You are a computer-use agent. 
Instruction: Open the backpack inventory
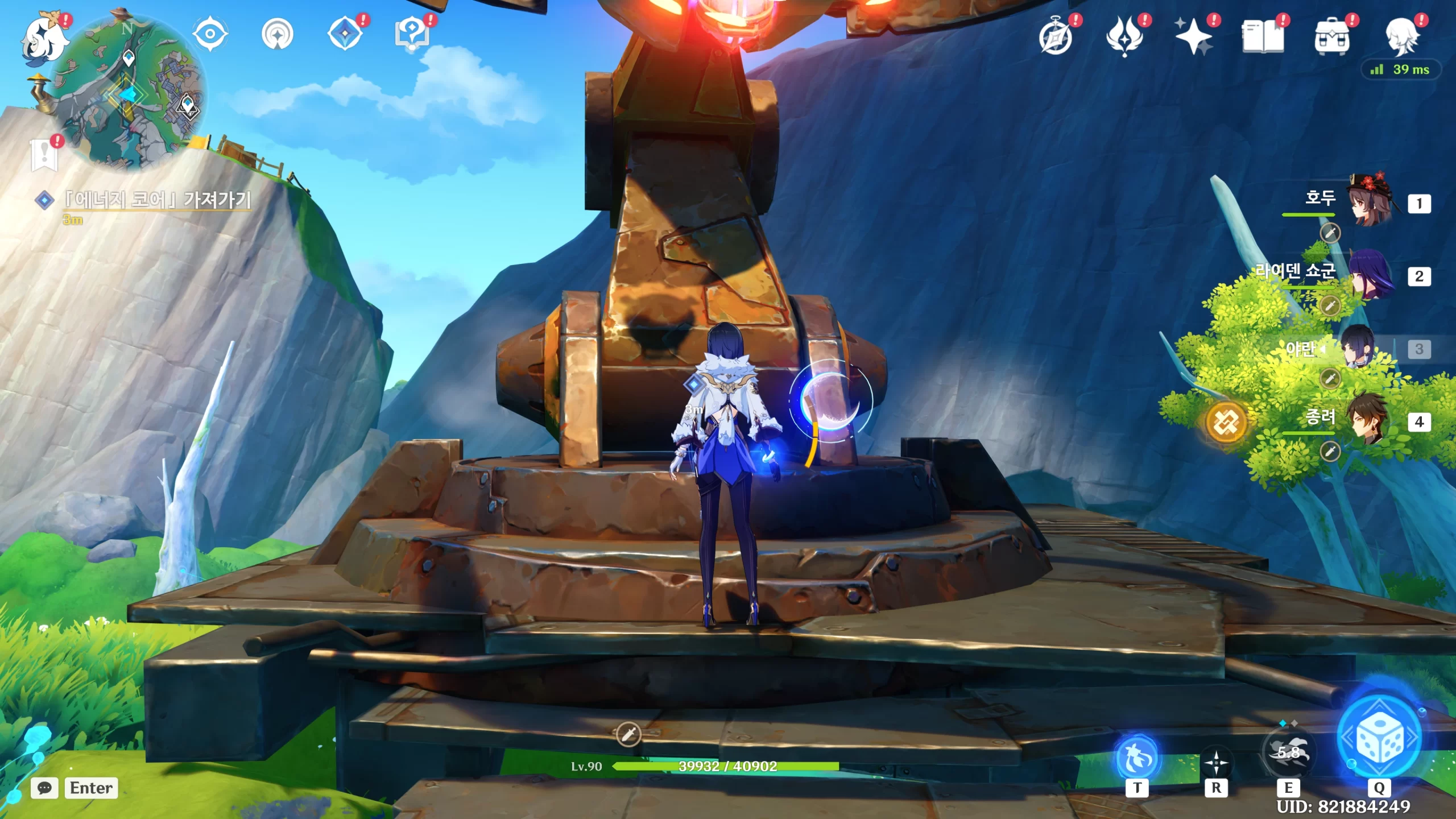coord(1331,38)
